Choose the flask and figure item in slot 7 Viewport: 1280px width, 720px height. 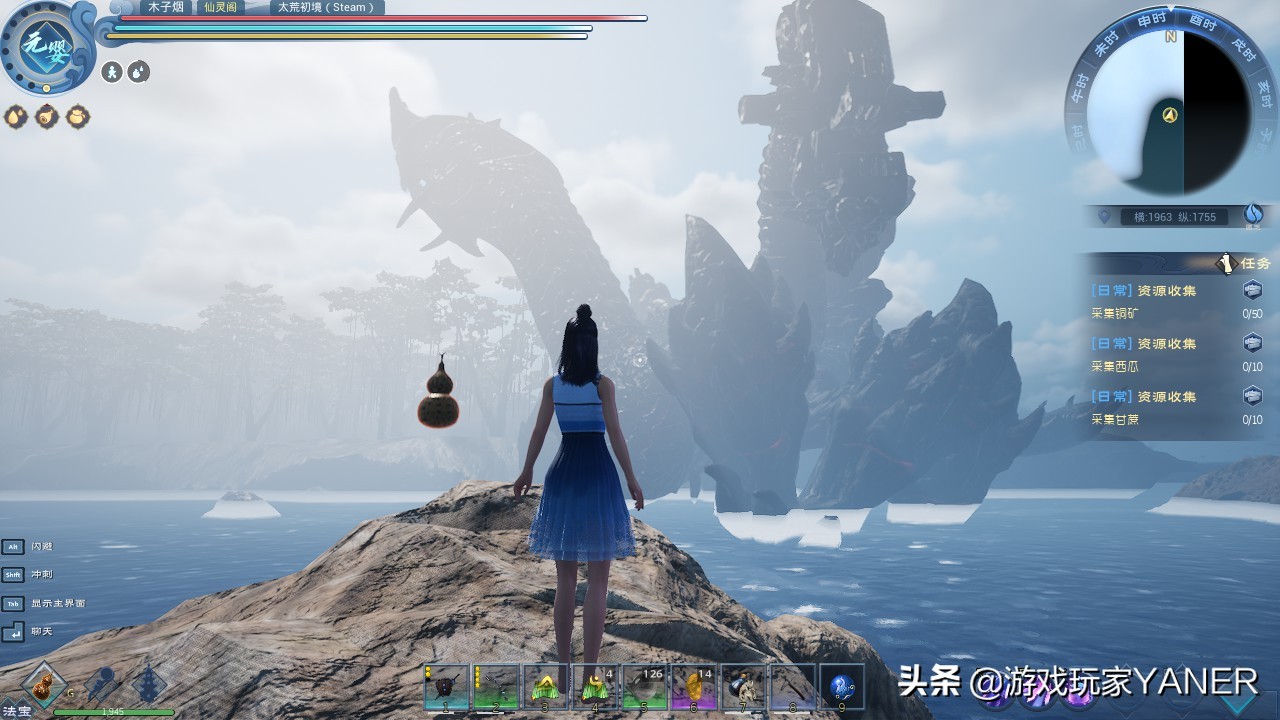[x=743, y=687]
